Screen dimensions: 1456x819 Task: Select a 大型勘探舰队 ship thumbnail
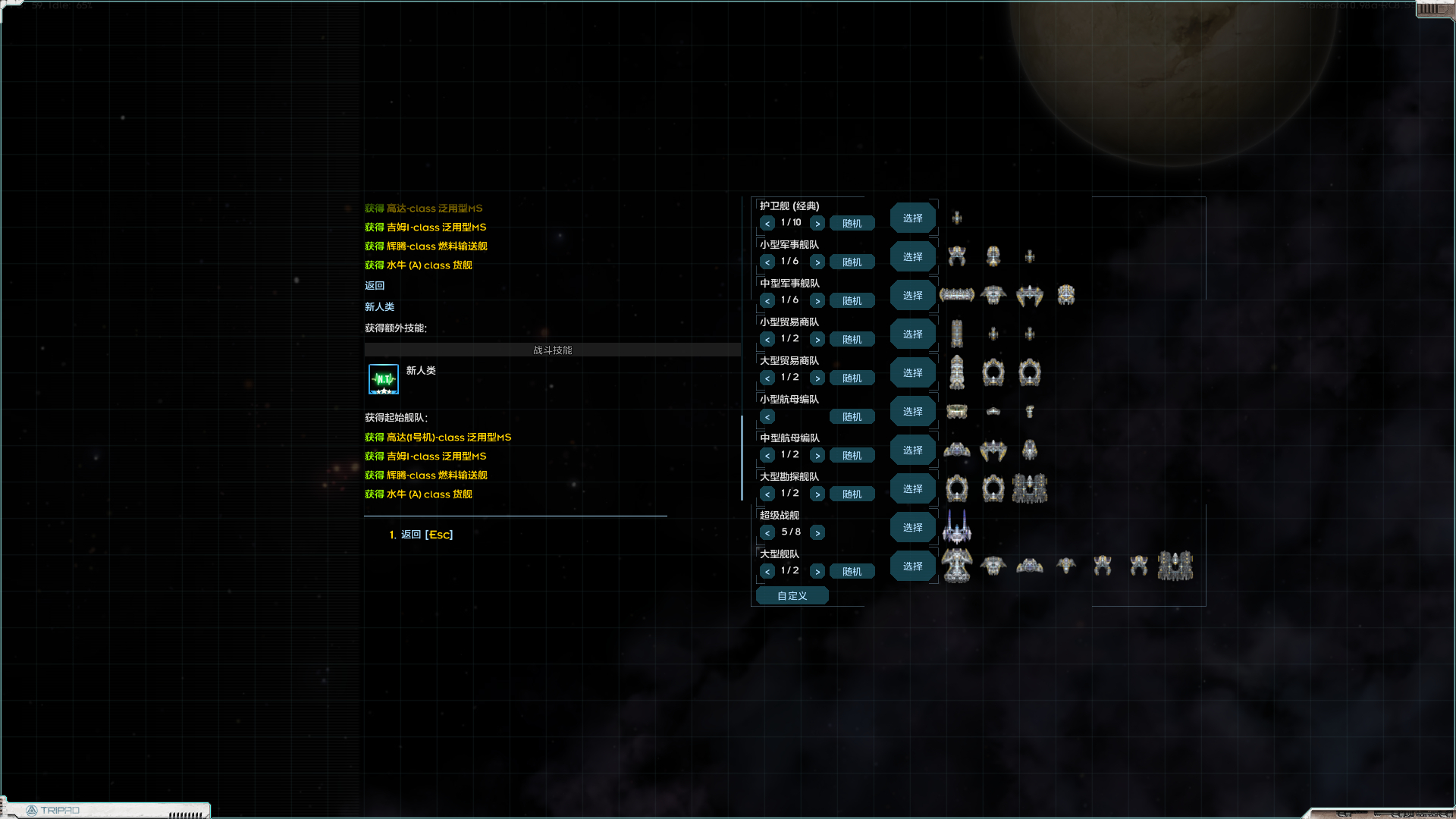click(957, 488)
